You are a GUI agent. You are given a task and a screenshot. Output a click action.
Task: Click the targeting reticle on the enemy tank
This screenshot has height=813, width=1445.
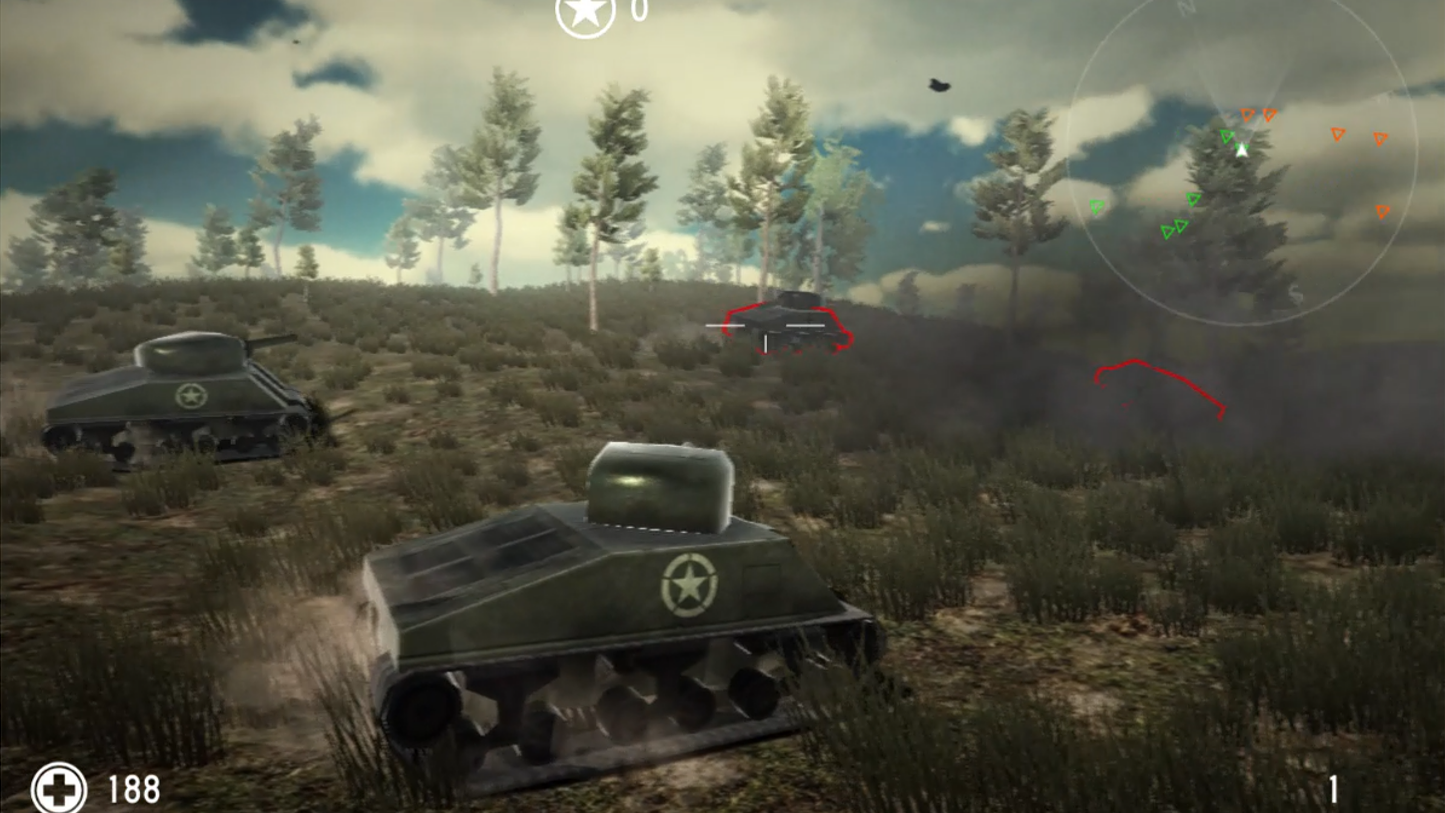[766, 324]
